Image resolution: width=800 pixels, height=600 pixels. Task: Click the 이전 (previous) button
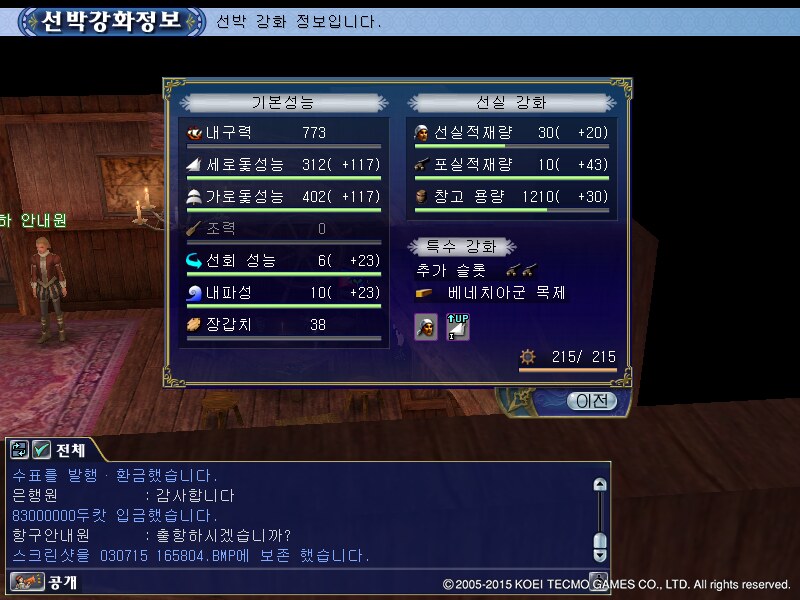pos(592,401)
